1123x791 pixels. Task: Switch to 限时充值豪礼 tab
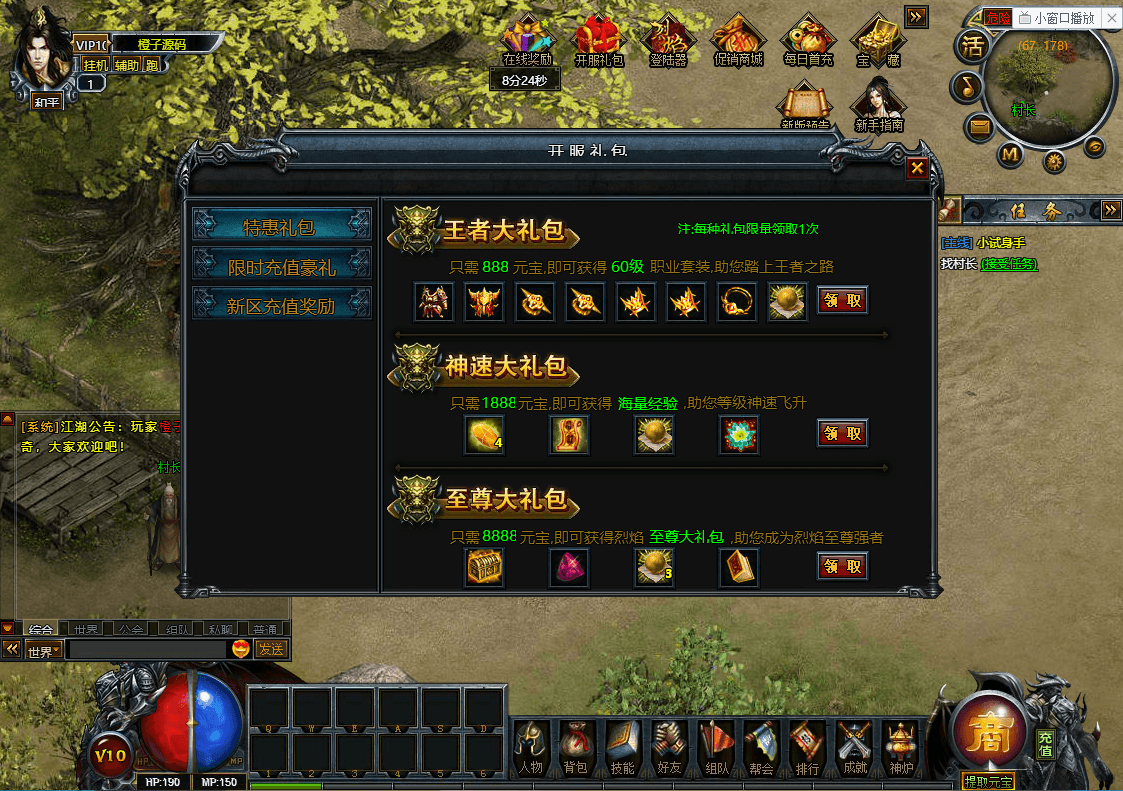pyautogui.click(x=280, y=267)
